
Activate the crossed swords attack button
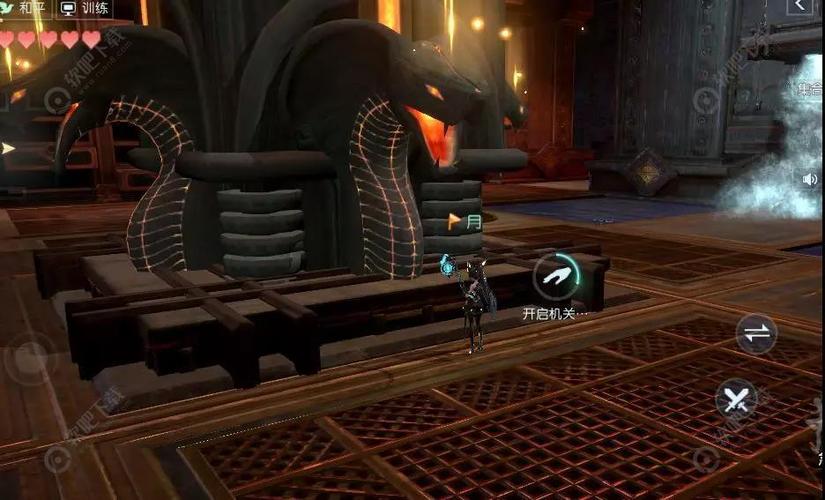point(737,400)
